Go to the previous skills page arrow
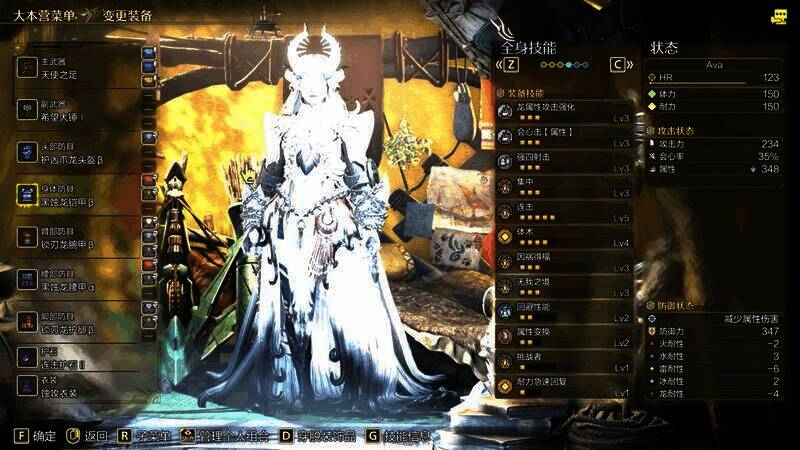This screenshot has width=800, height=450. [509, 65]
